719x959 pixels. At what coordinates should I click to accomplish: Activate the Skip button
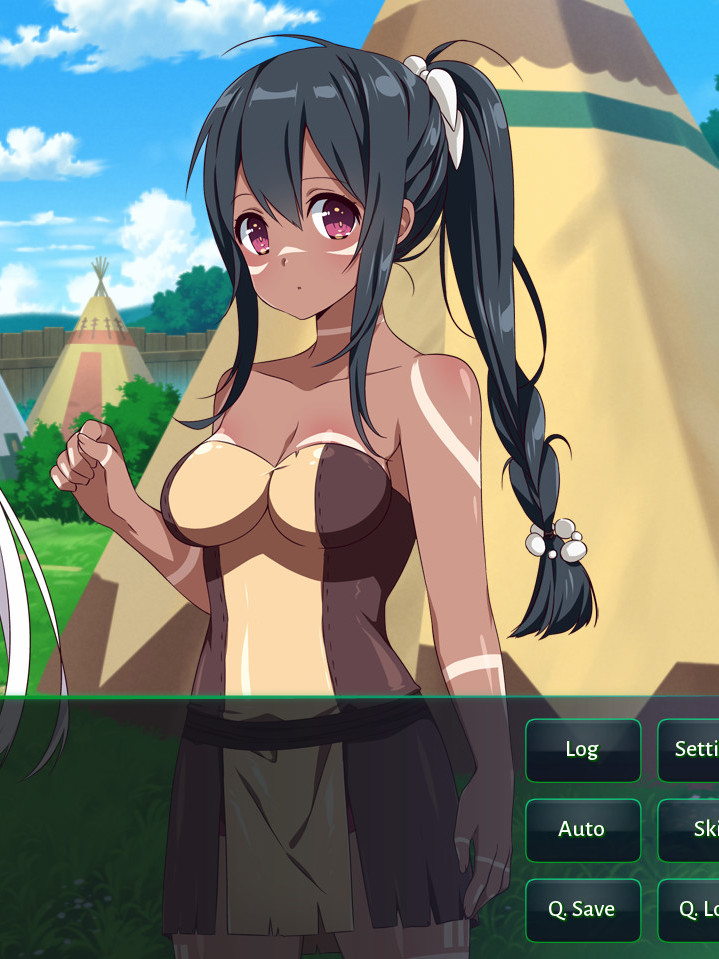[x=692, y=830]
